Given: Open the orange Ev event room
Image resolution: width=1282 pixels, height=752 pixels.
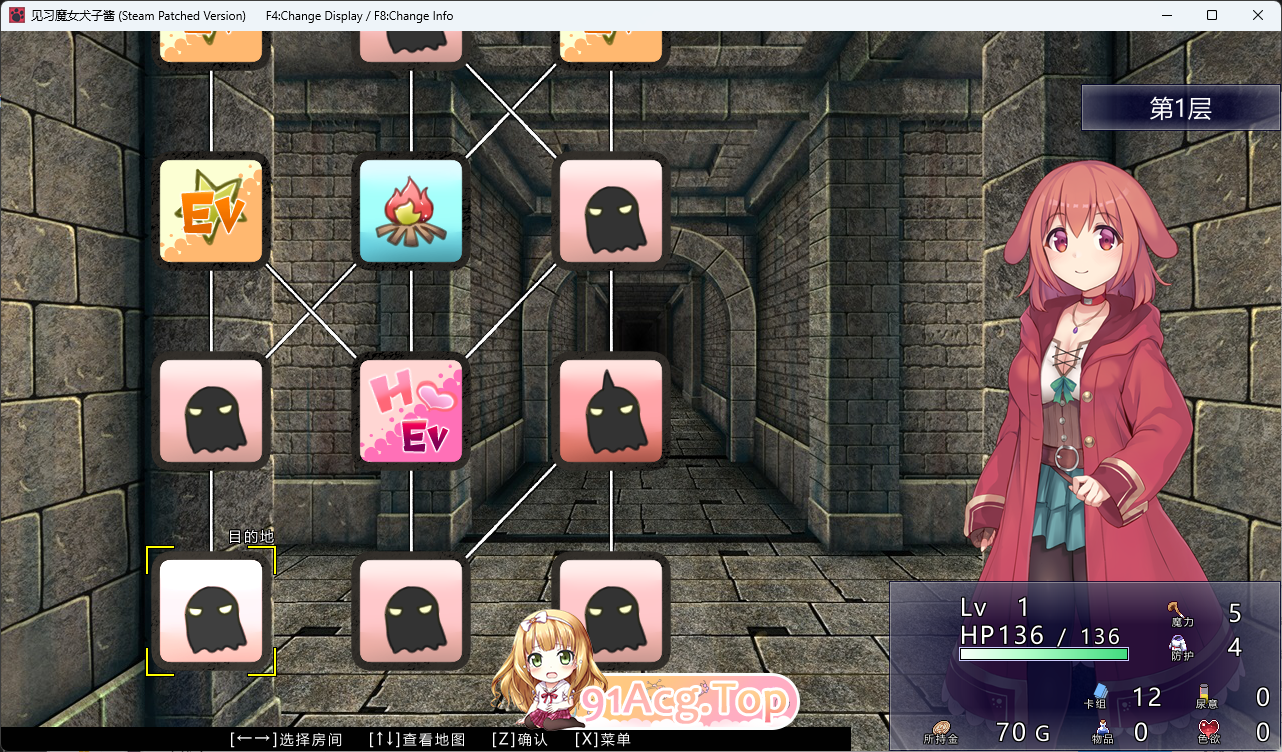Looking at the screenshot, I should 211,210.
